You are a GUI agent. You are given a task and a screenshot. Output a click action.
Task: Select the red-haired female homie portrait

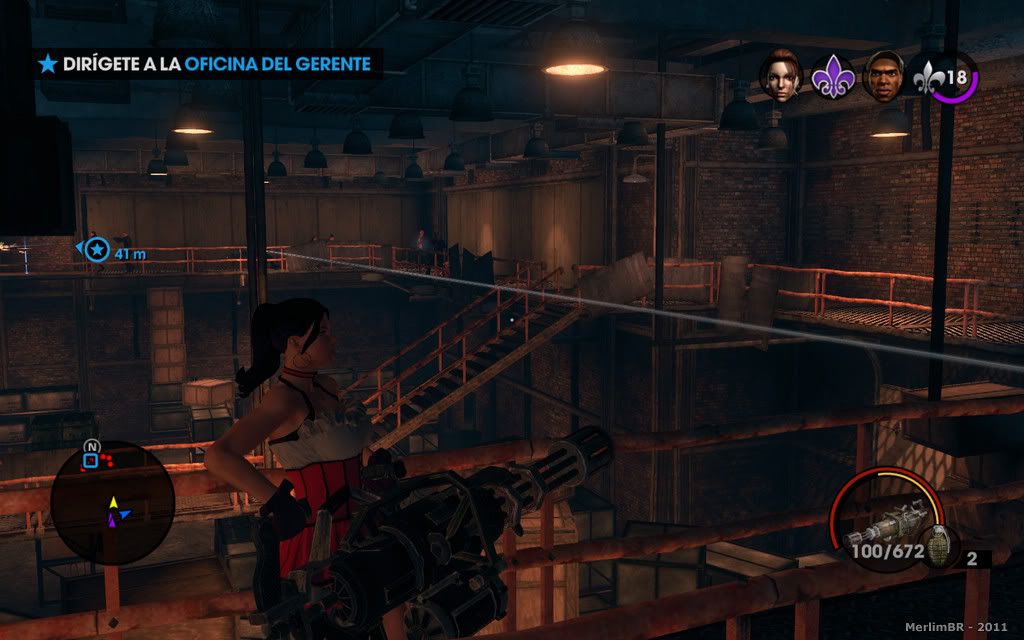pyautogui.click(x=781, y=76)
